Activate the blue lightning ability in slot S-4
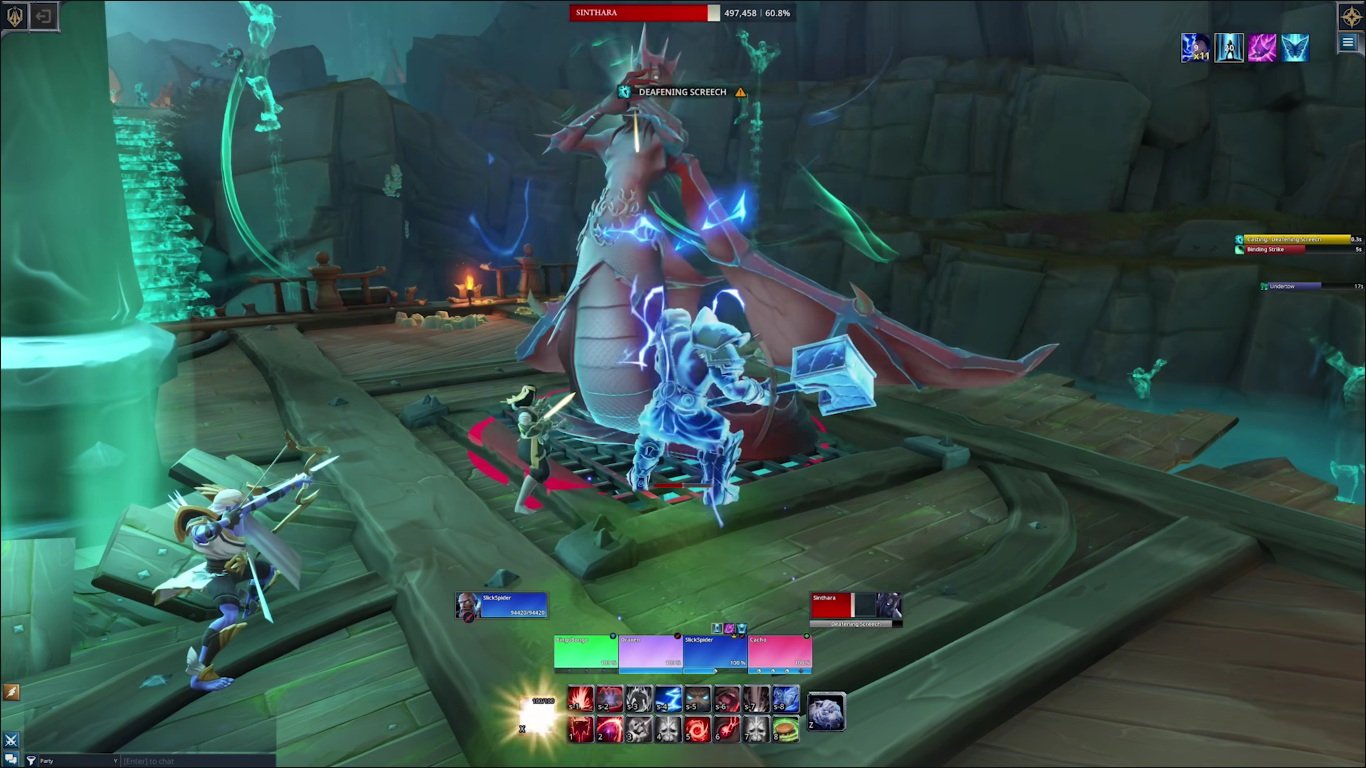The image size is (1366, 768). click(x=669, y=699)
